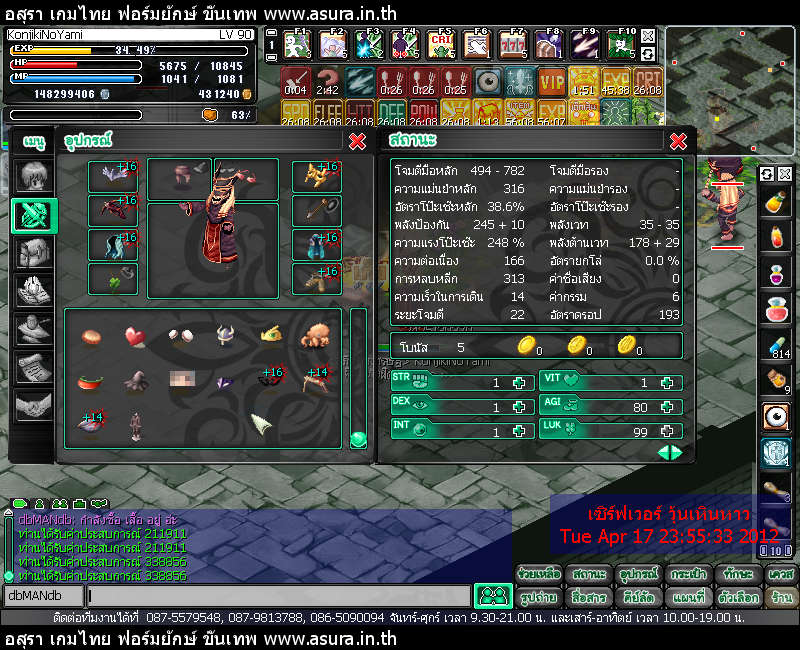Screen dimensions: 800x650
Task: Increase the AGI stat by one
Action: click(x=667, y=407)
